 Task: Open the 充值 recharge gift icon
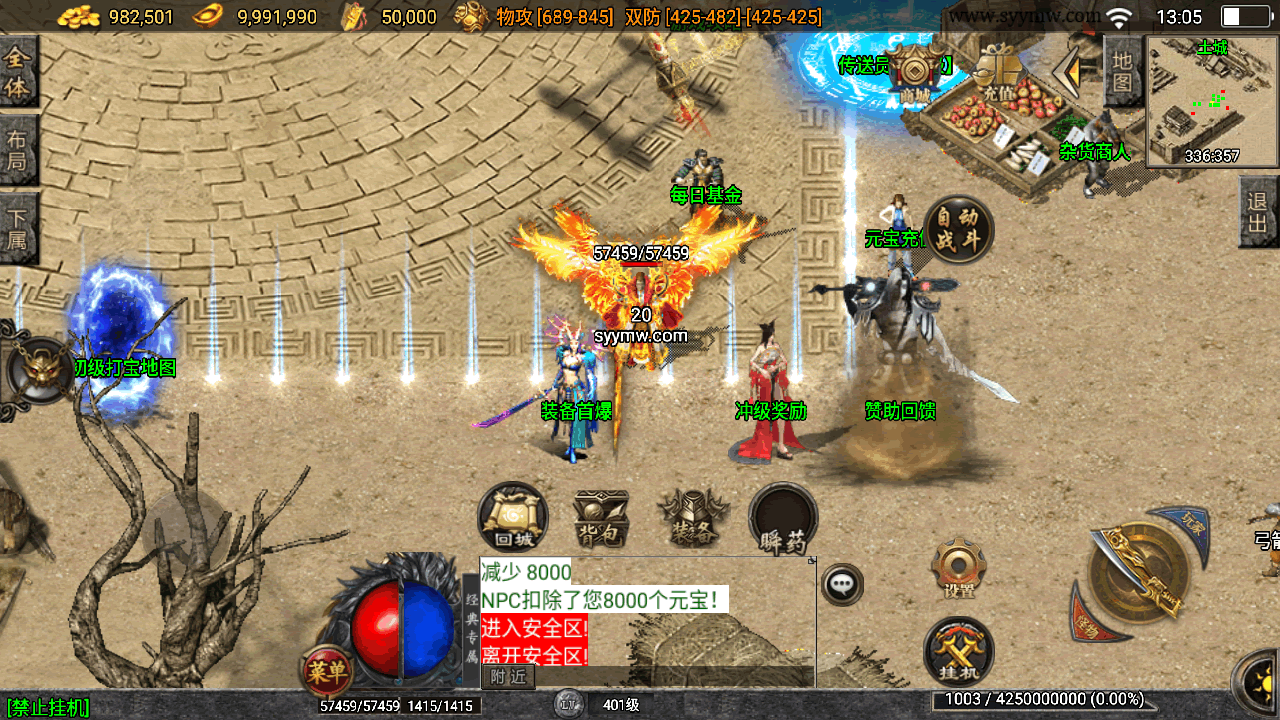[x=997, y=72]
